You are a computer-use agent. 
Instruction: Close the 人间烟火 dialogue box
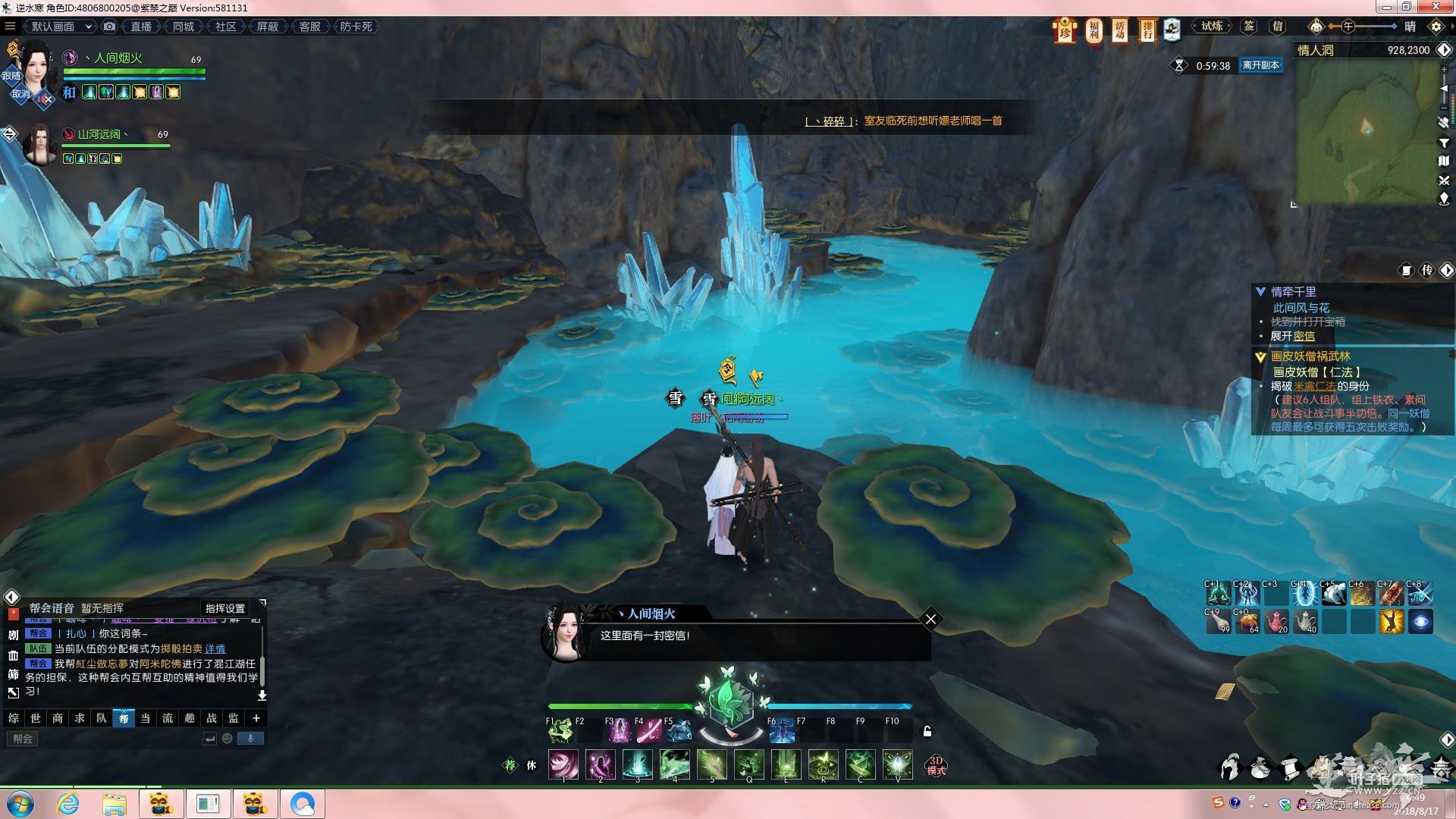click(x=930, y=619)
